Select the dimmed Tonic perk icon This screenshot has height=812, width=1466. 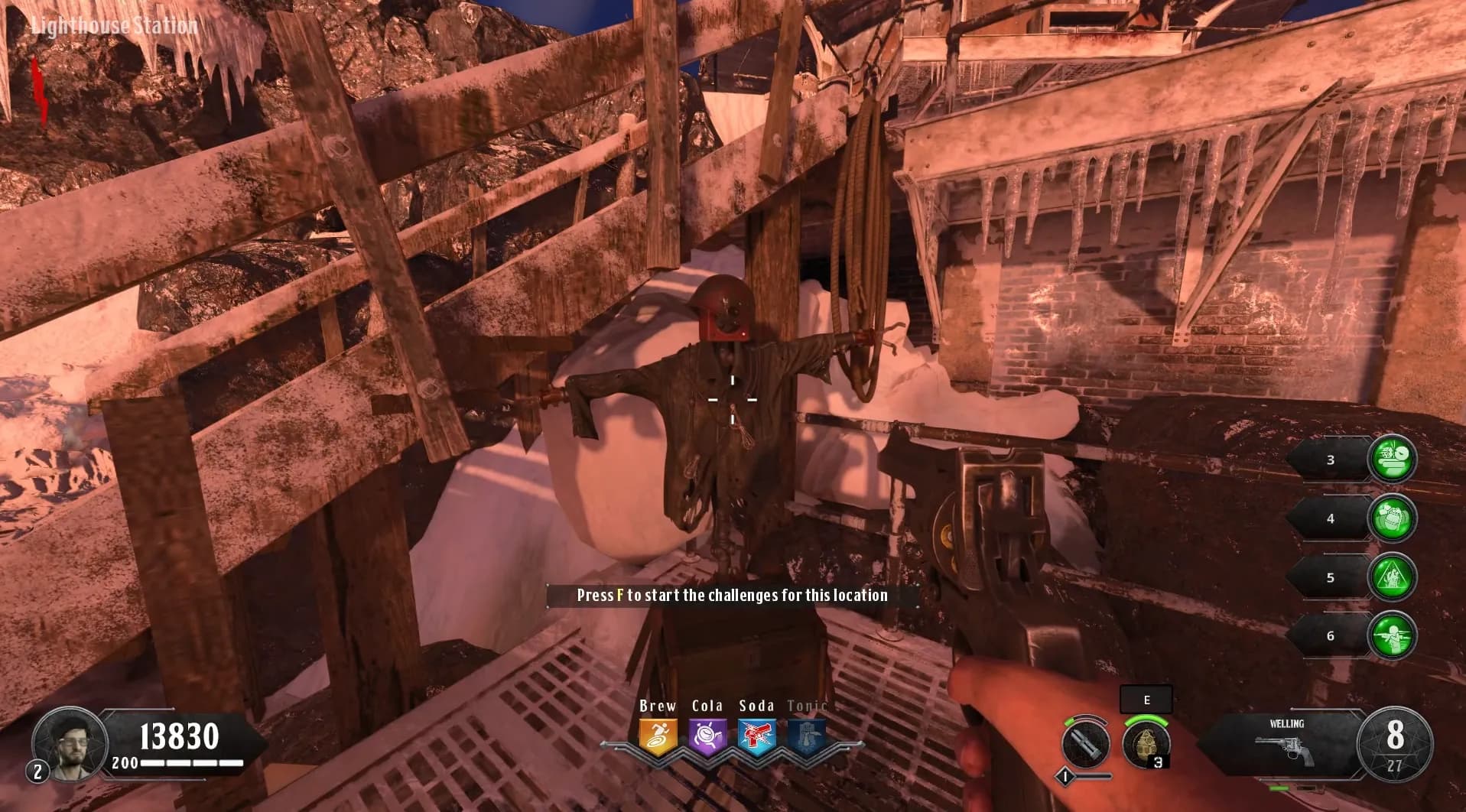pyautogui.click(x=807, y=738)
